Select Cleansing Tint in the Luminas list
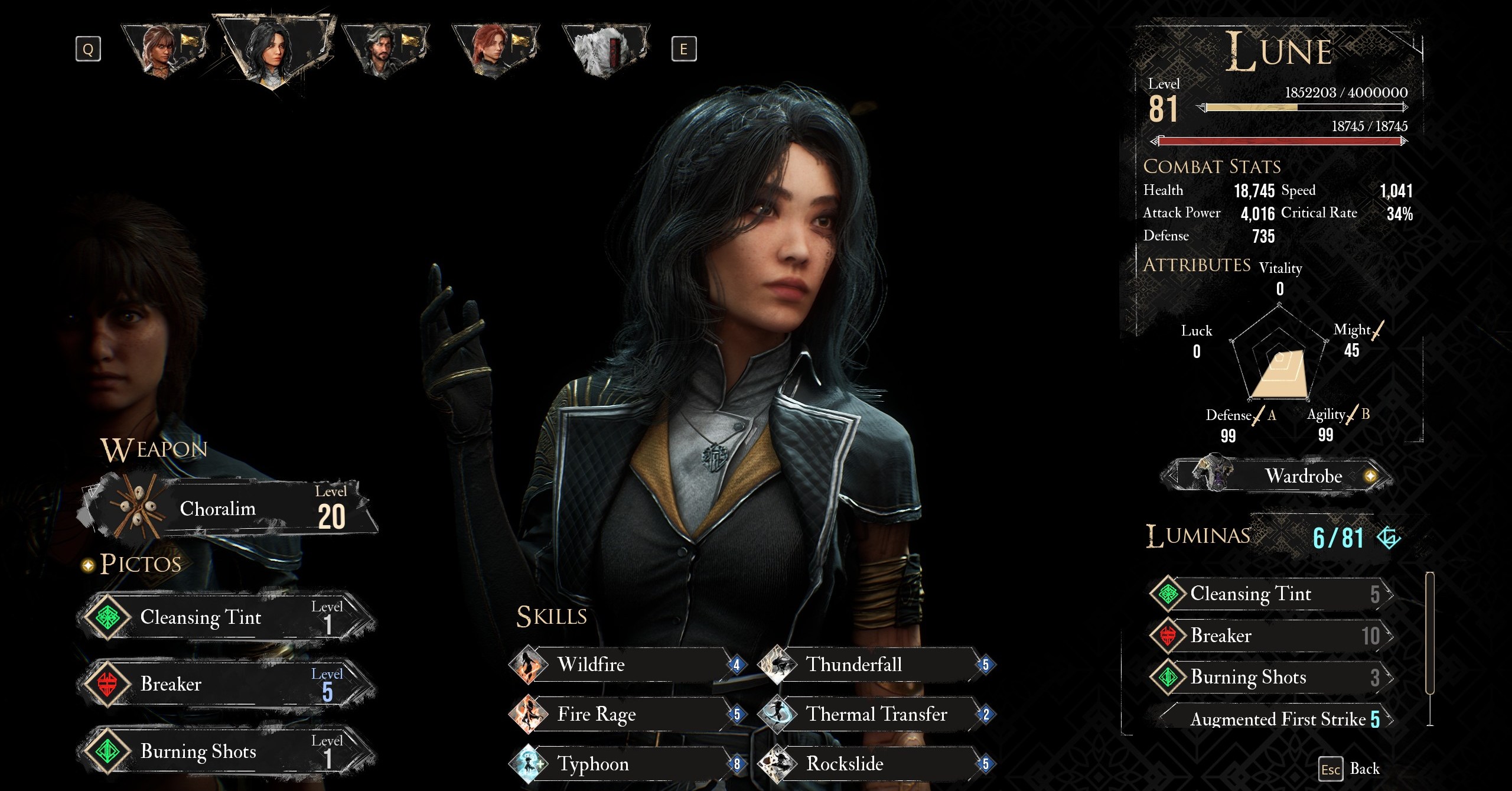1512x791 pixels. [1270, 594]
